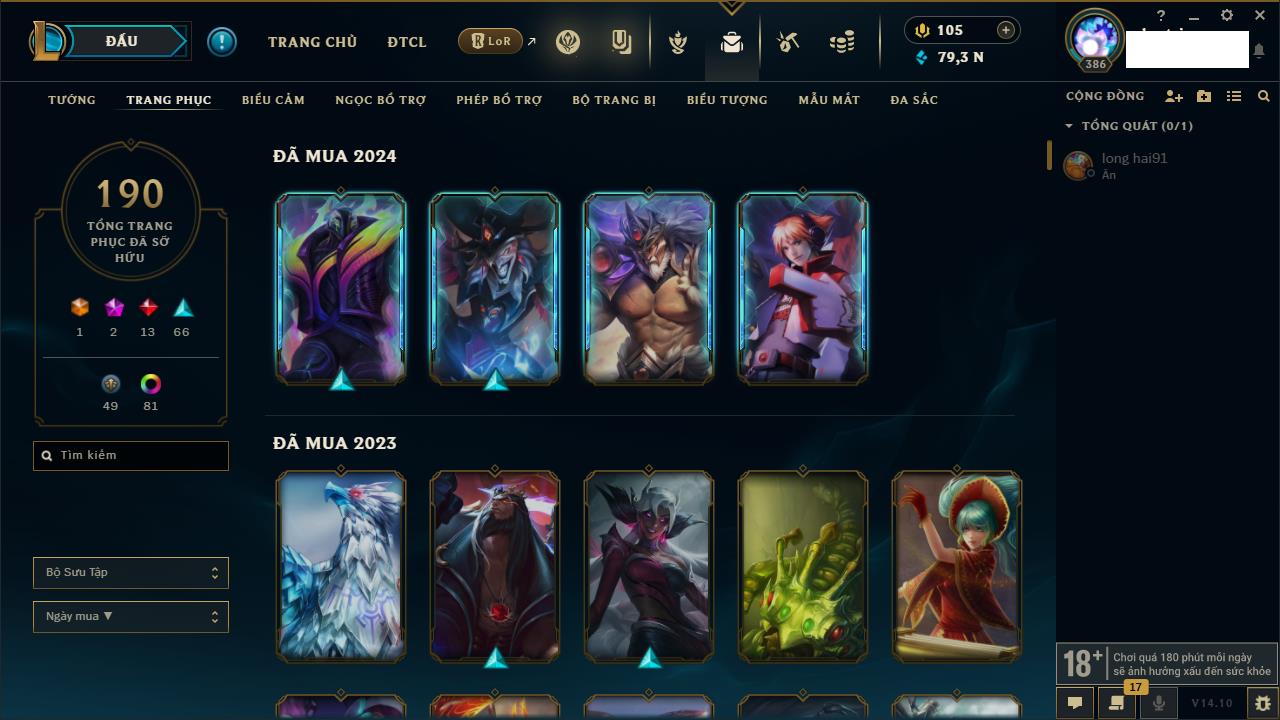Select the white ice phoenix skin card
The width and height of the screenshot is (1280, 720).
341,566
